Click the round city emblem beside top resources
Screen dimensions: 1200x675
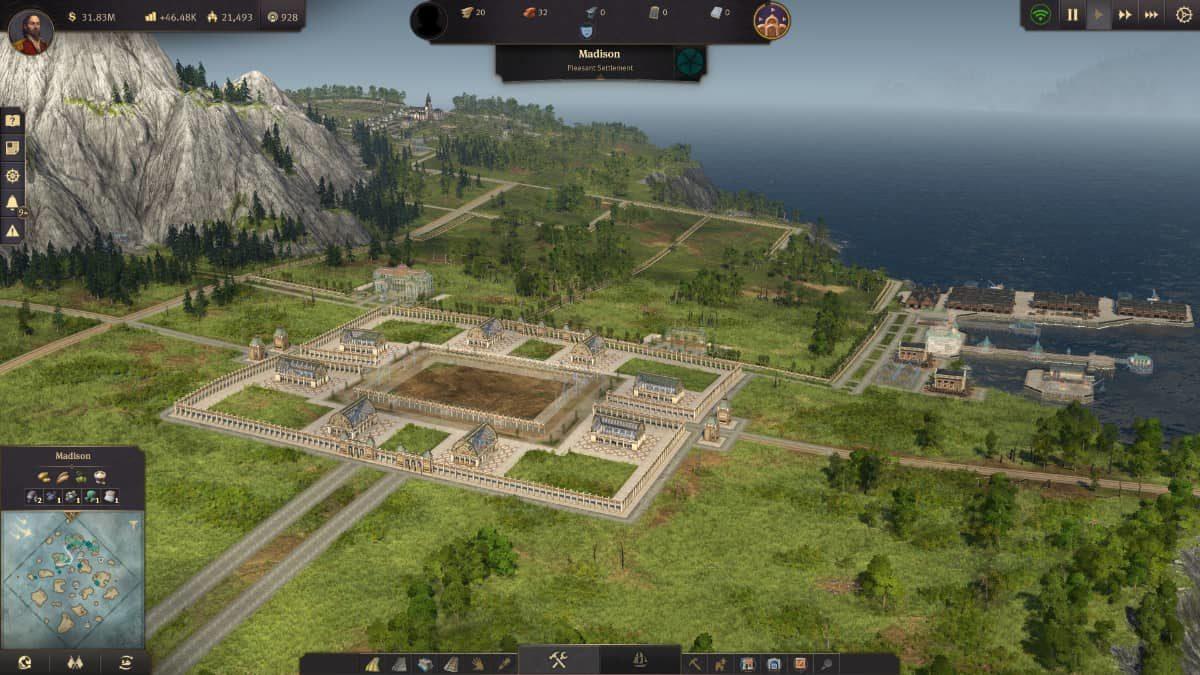click(771, 21)
